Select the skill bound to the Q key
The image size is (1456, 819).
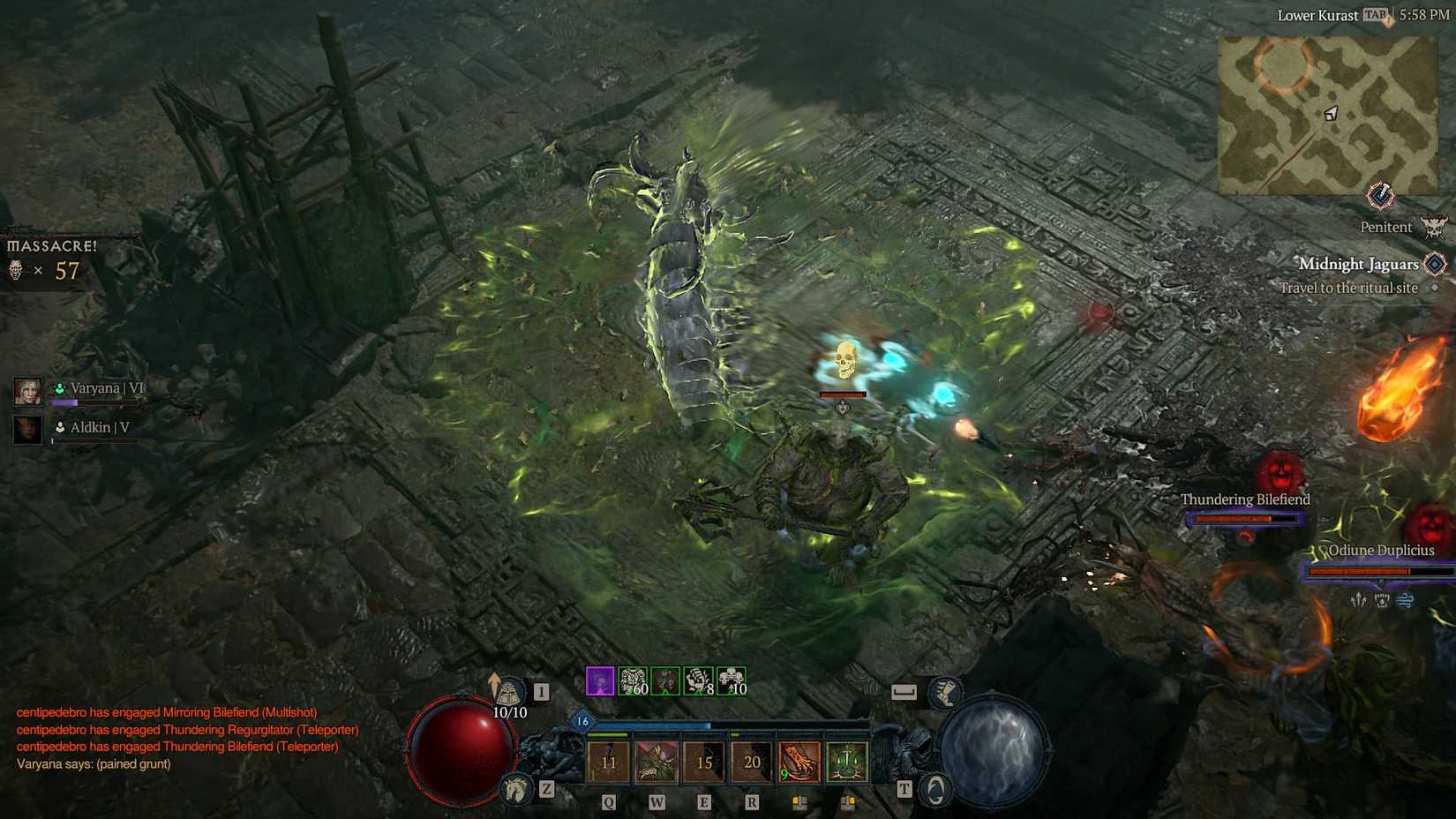[x=608, y=760]
